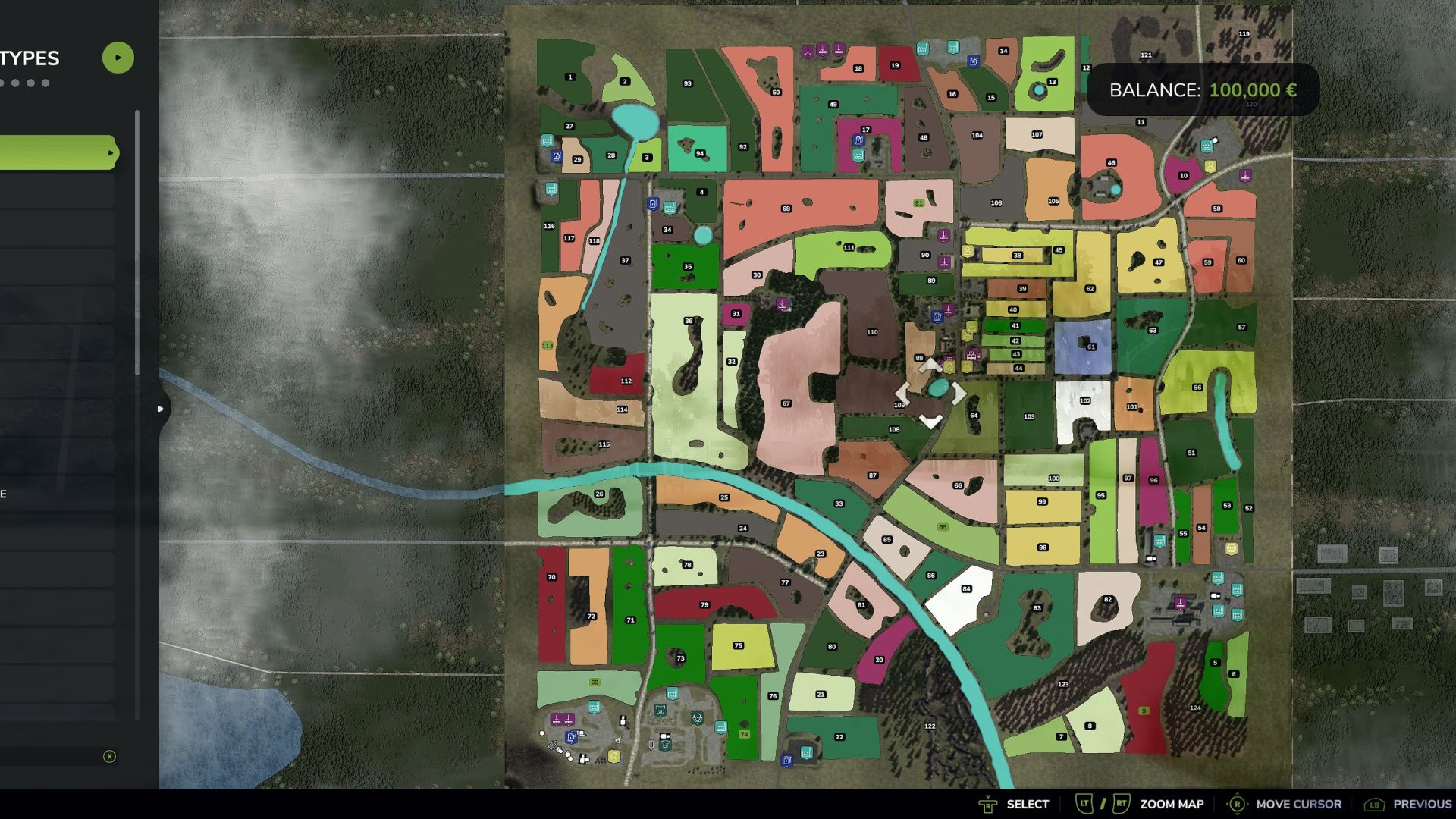This screenshot has height=819, width=1456.
Task: Select the CROP TYPES tab heading
Action: (x=30, y=58)
